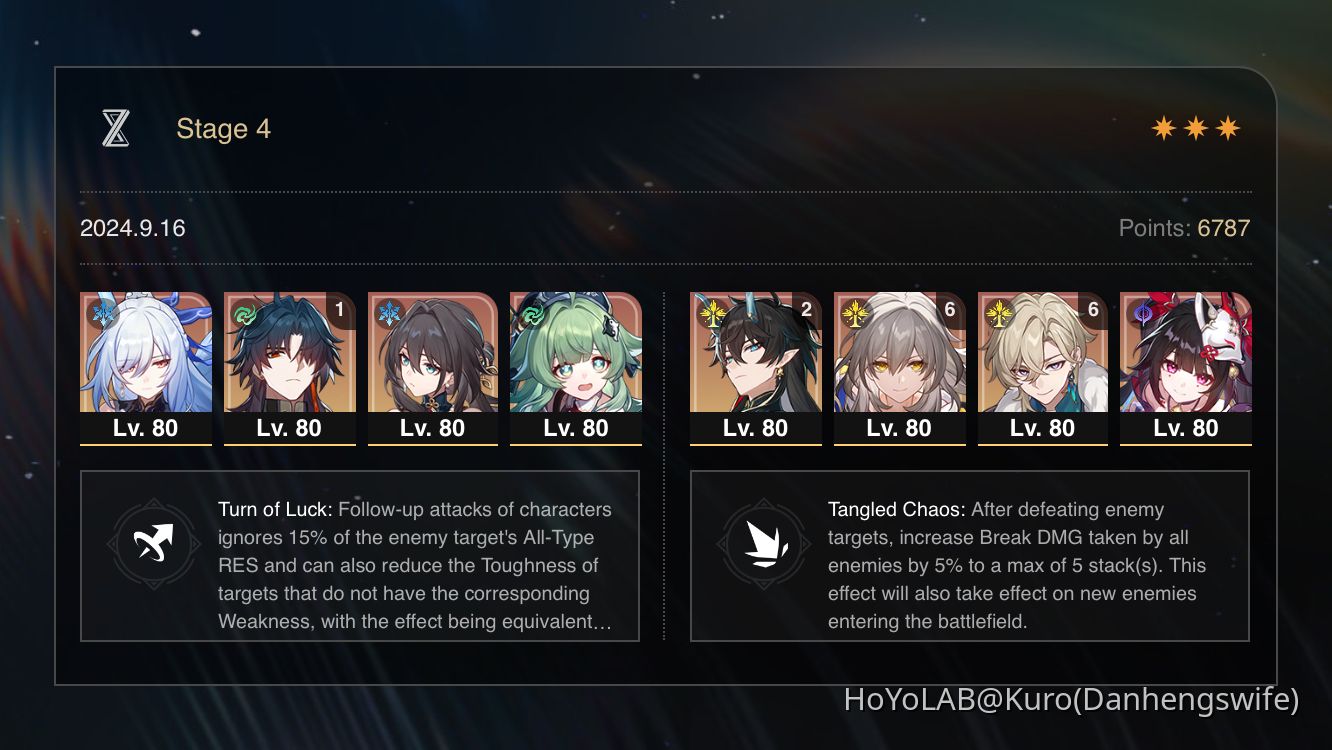The width and height of the screenshot is (1332, 750).
Task: Click the Imaginary icon on Dan Heng IL's portrait
Action: coord(713,312)
